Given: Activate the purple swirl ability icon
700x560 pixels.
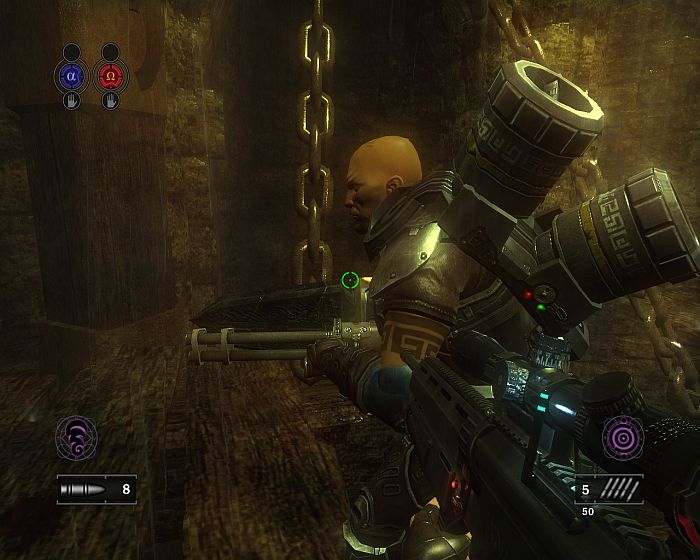Looking at the screenshot, I should click(x=76, y=437).
